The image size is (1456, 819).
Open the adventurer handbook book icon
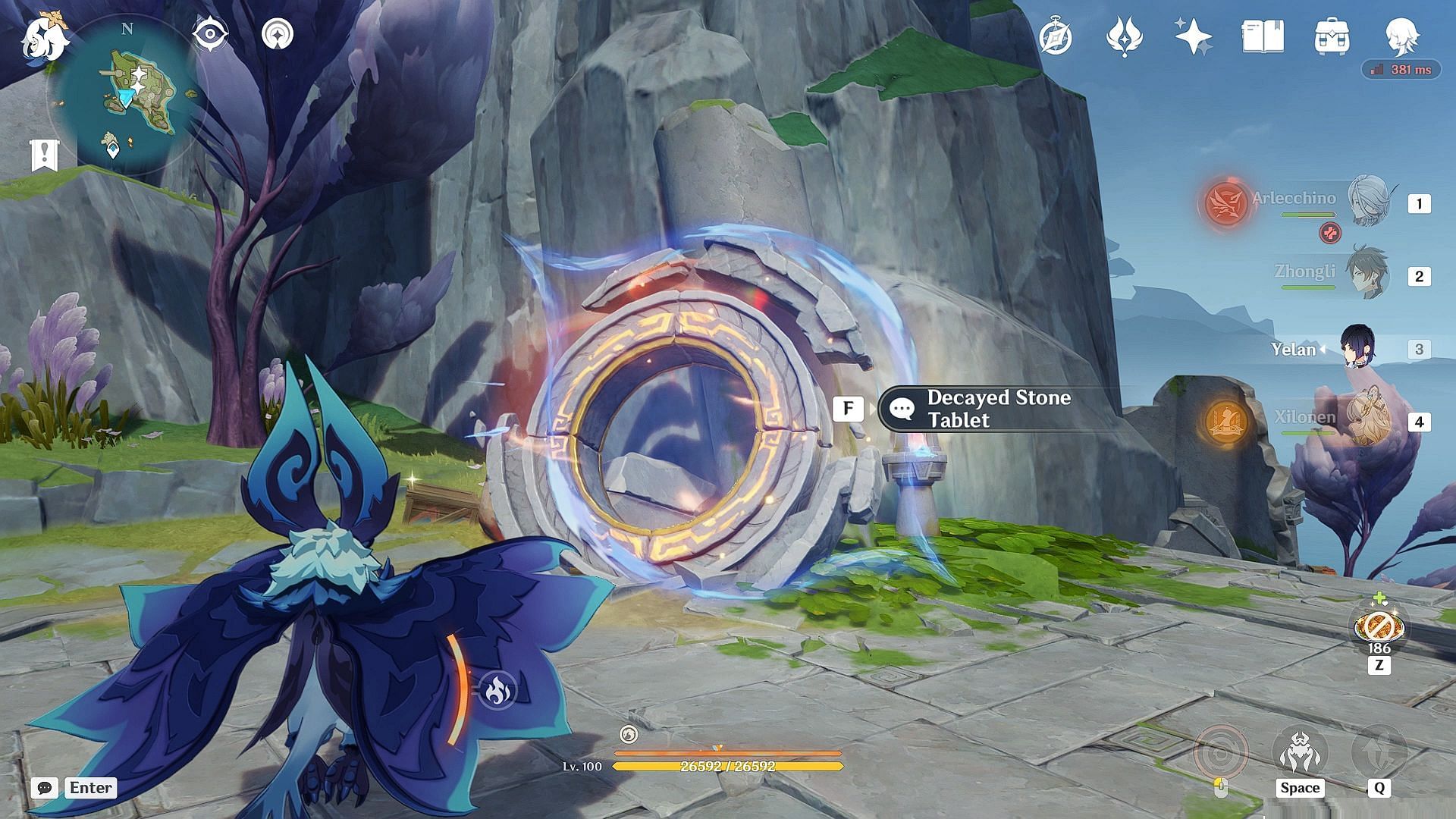point(1263,36)
